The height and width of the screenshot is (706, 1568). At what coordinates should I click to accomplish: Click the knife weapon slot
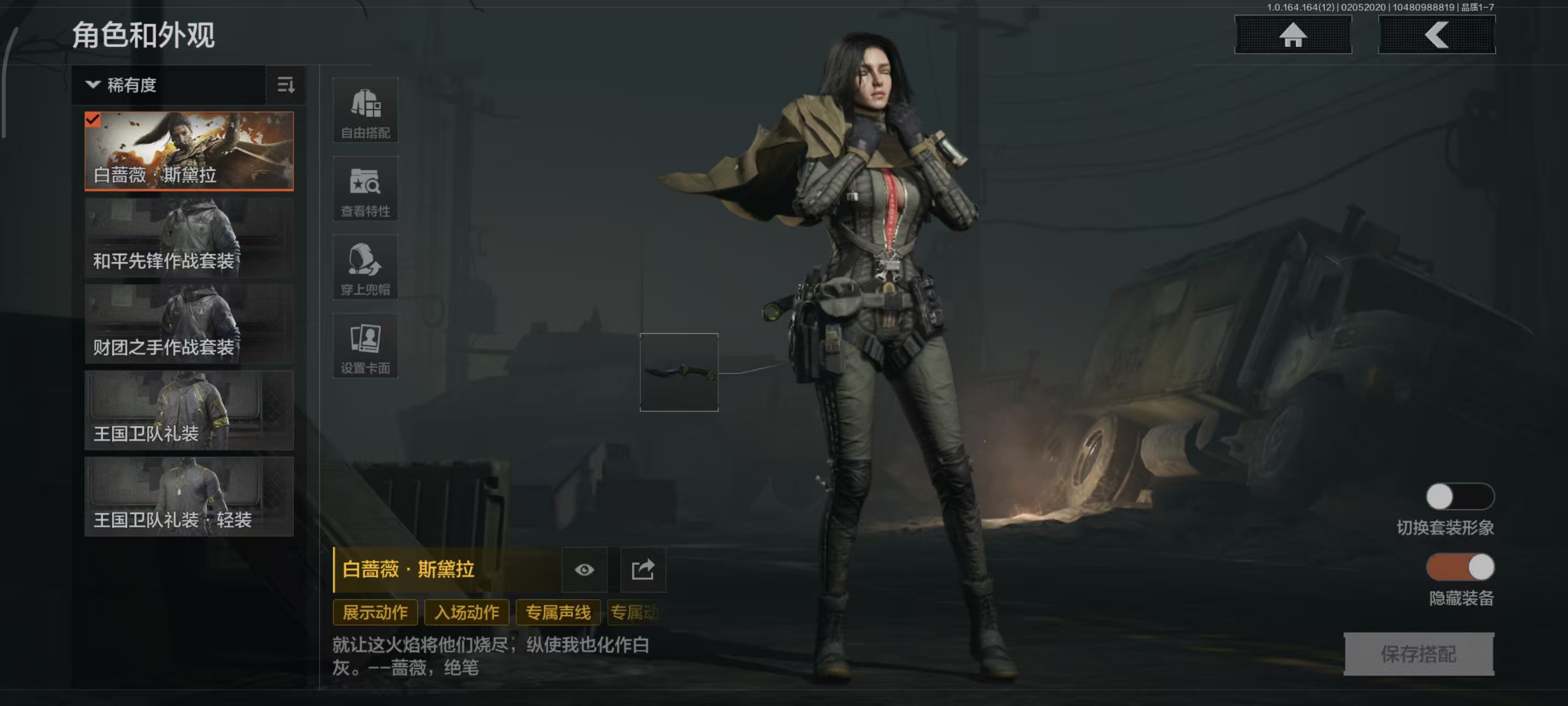click(679, 372)
